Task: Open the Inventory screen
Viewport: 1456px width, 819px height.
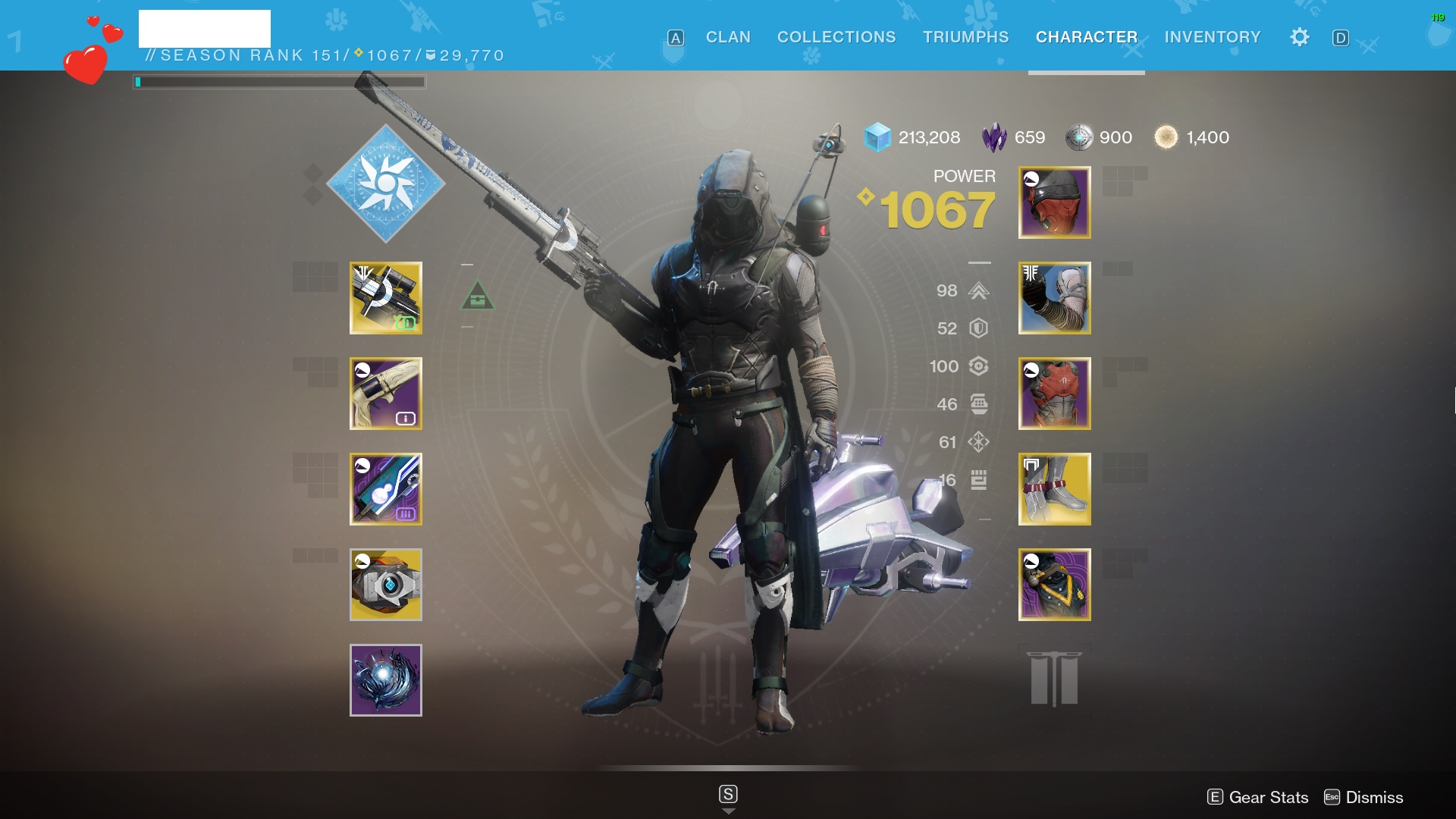Action: tap(1212, 36)
